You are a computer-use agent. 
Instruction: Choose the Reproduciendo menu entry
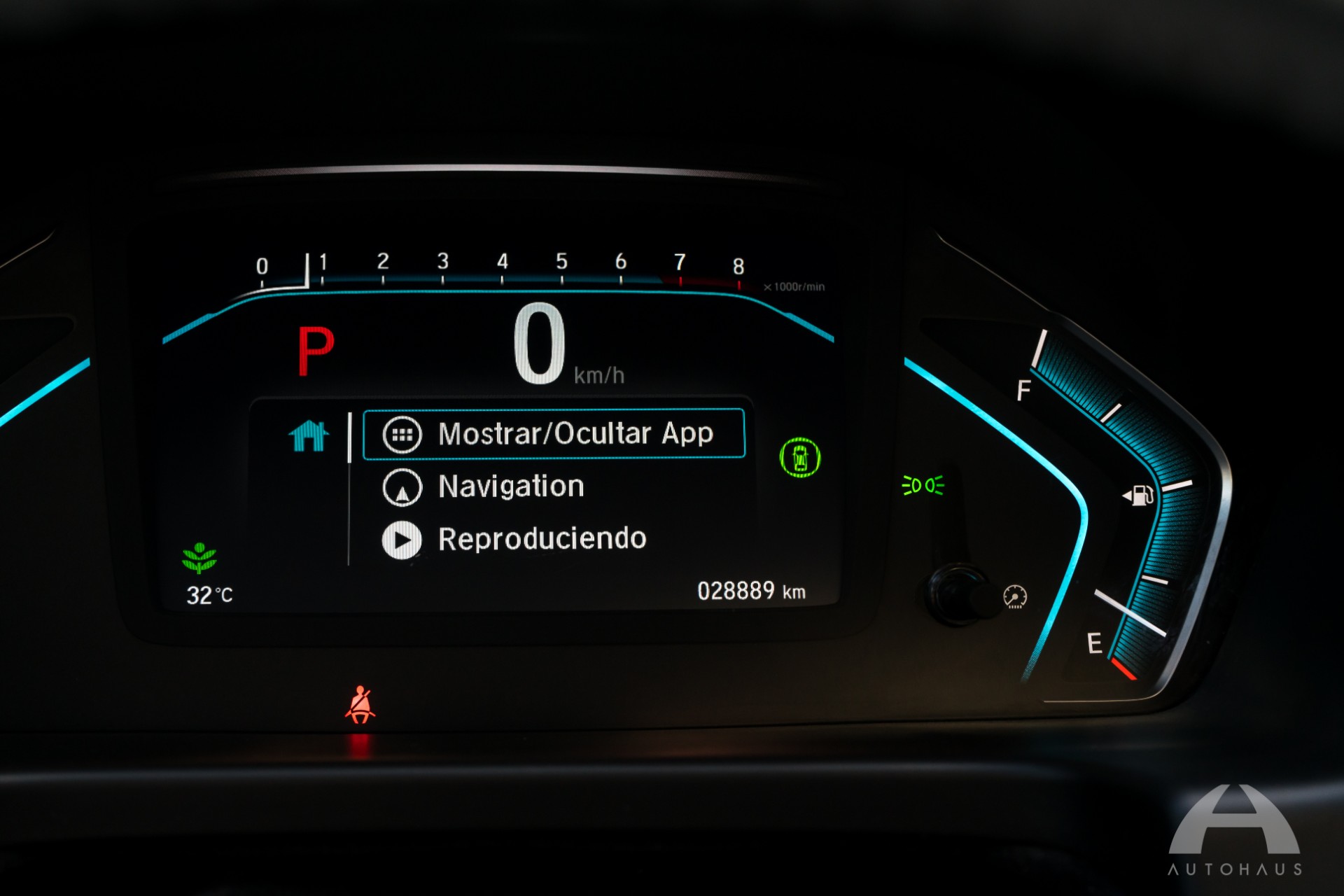pos(541,539)
